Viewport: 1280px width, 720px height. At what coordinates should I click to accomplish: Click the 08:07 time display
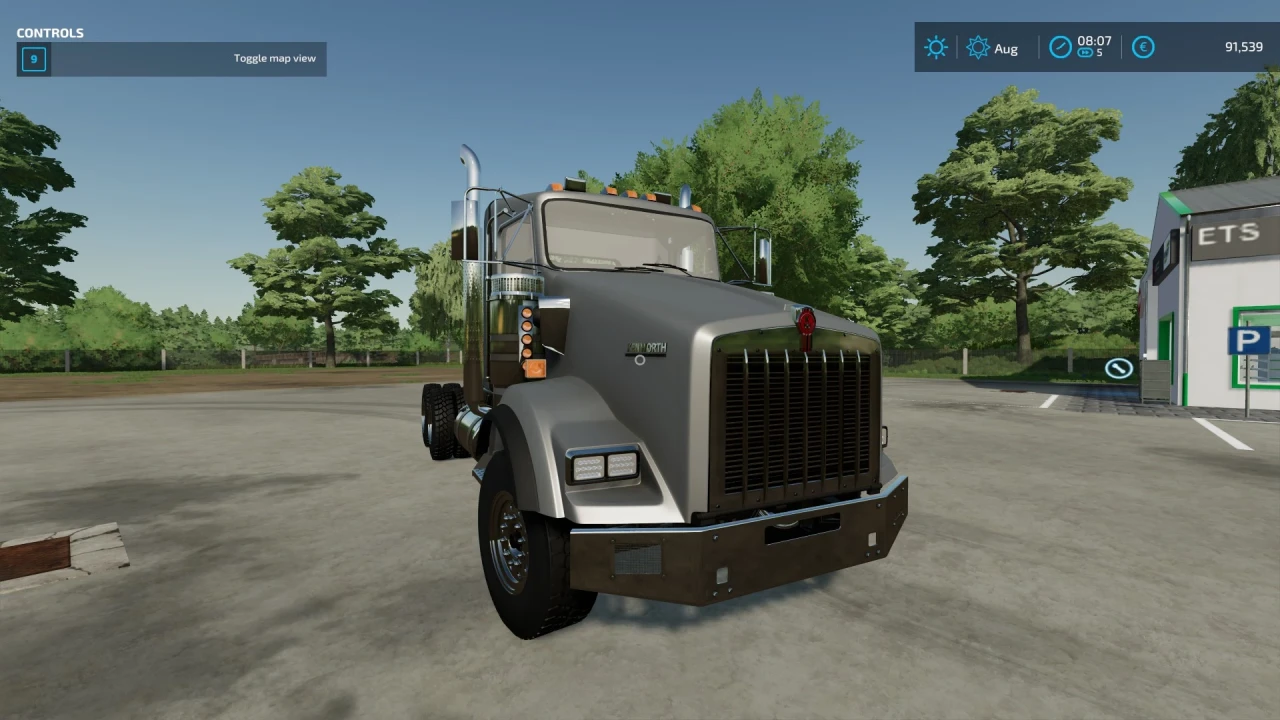[1096, 42]
